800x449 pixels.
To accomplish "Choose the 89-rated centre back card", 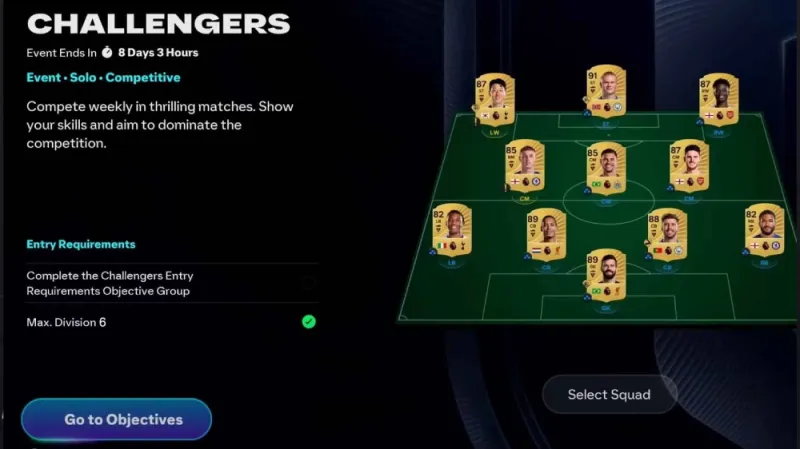I will pos(546,235).
